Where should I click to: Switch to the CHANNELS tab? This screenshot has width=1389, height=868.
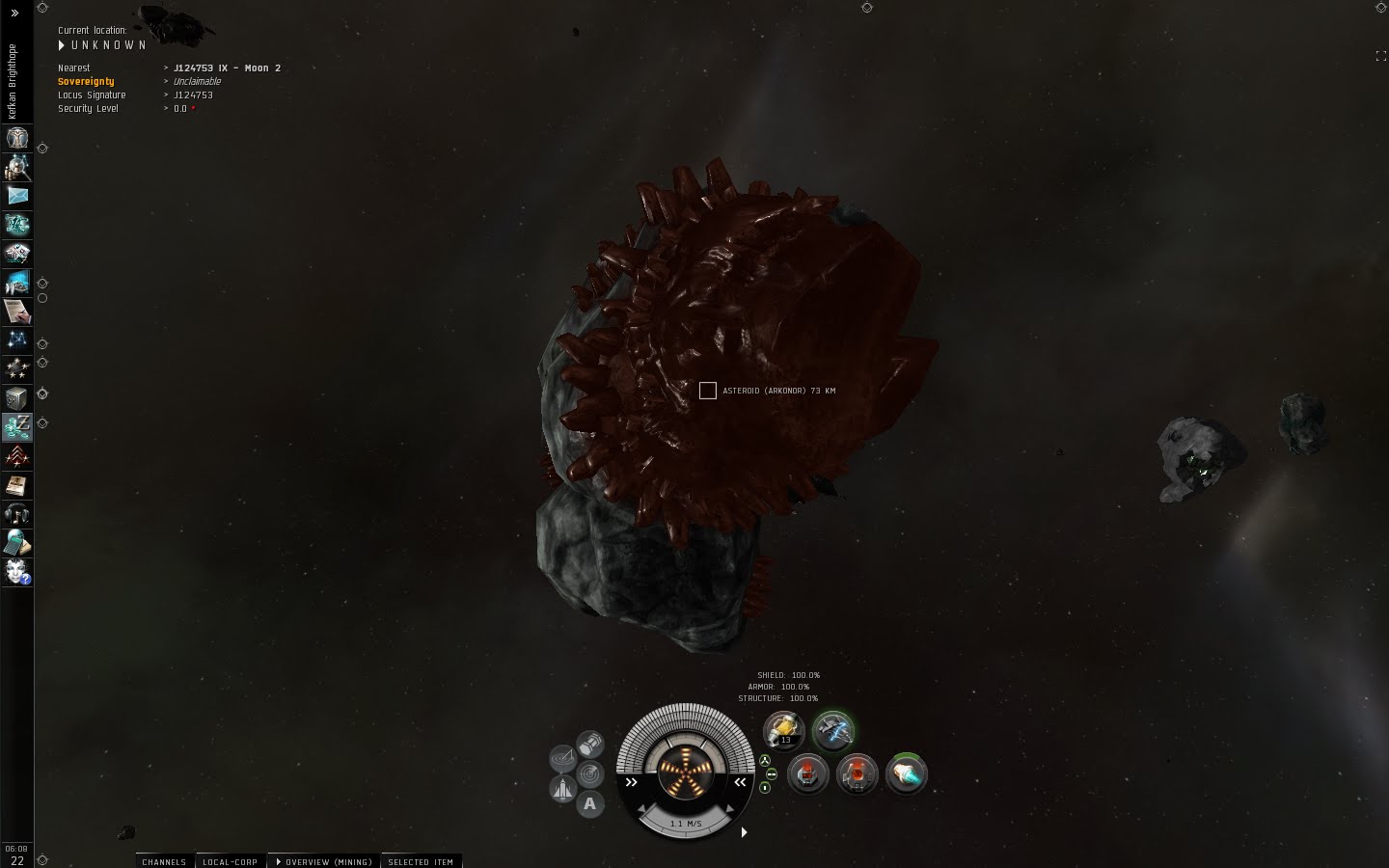click(x=163, y=861)
